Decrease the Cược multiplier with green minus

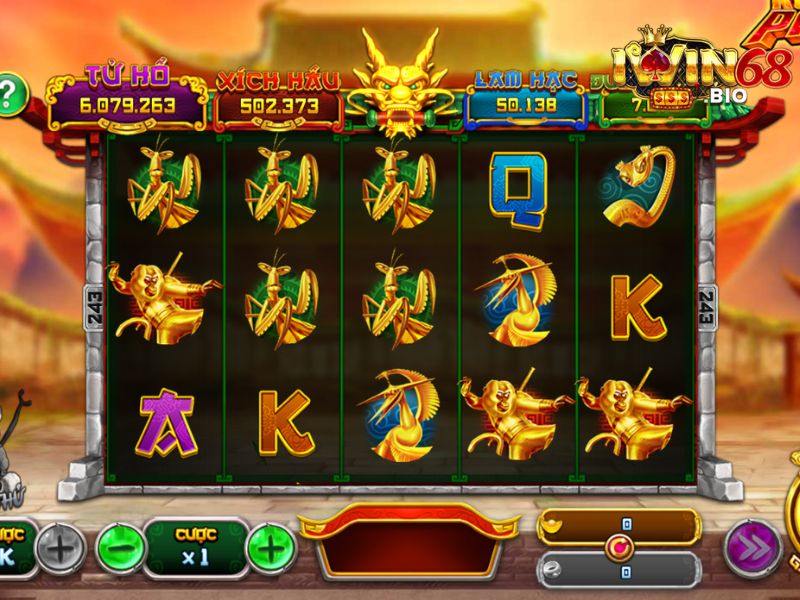[120, 547]
